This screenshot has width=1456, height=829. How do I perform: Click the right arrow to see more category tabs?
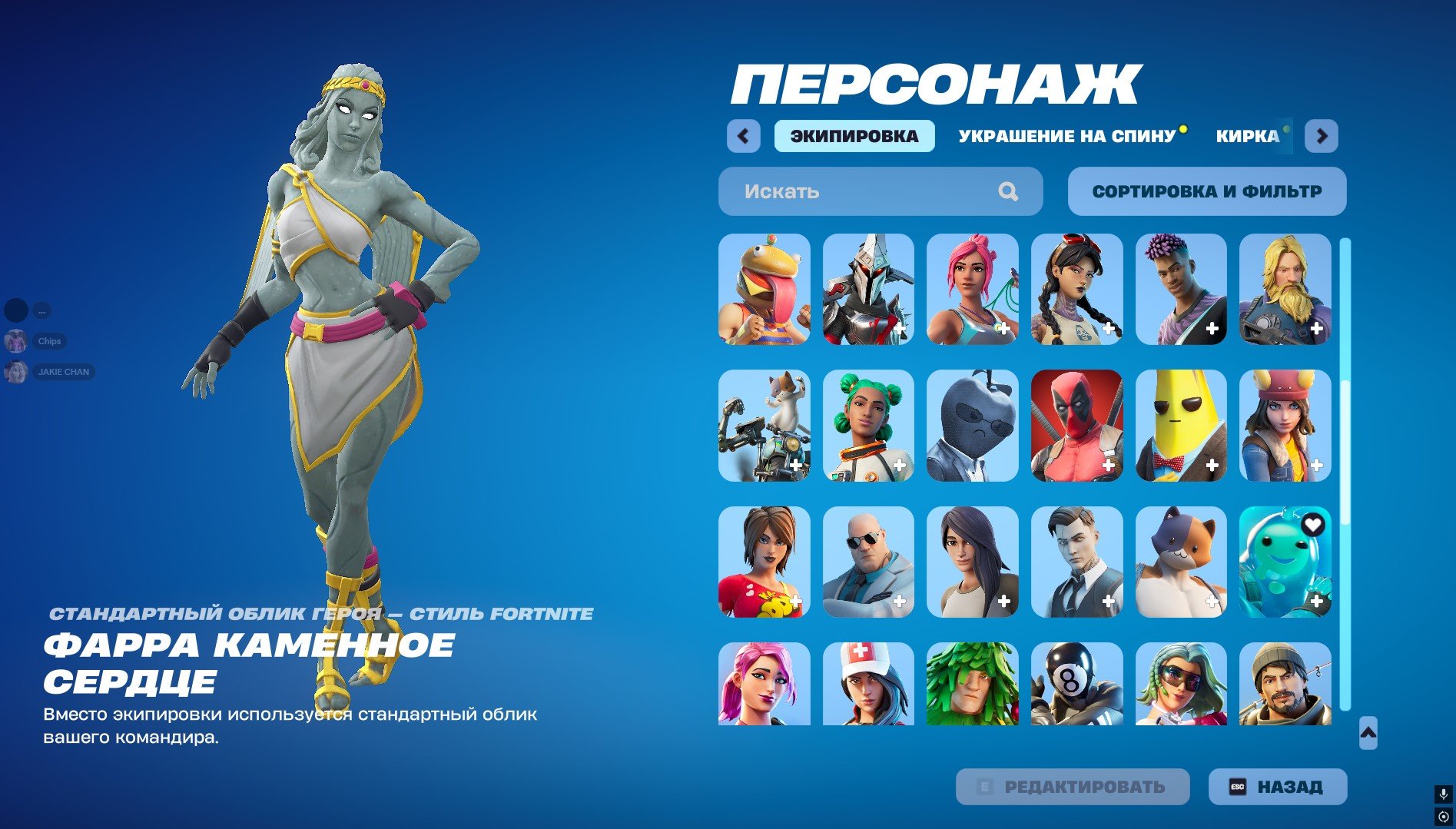click(x=1321, y=135)
